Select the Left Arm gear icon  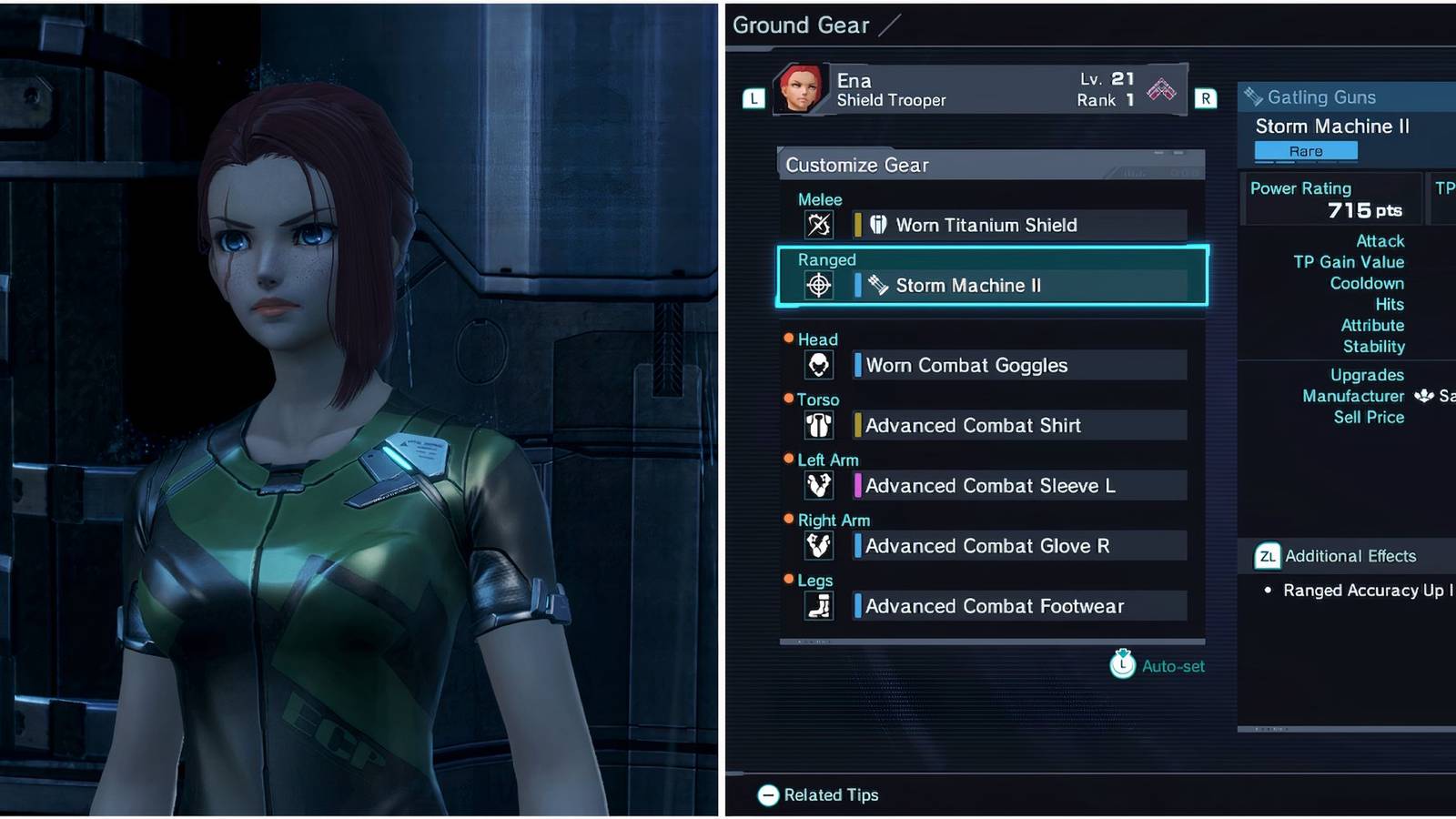818,484
